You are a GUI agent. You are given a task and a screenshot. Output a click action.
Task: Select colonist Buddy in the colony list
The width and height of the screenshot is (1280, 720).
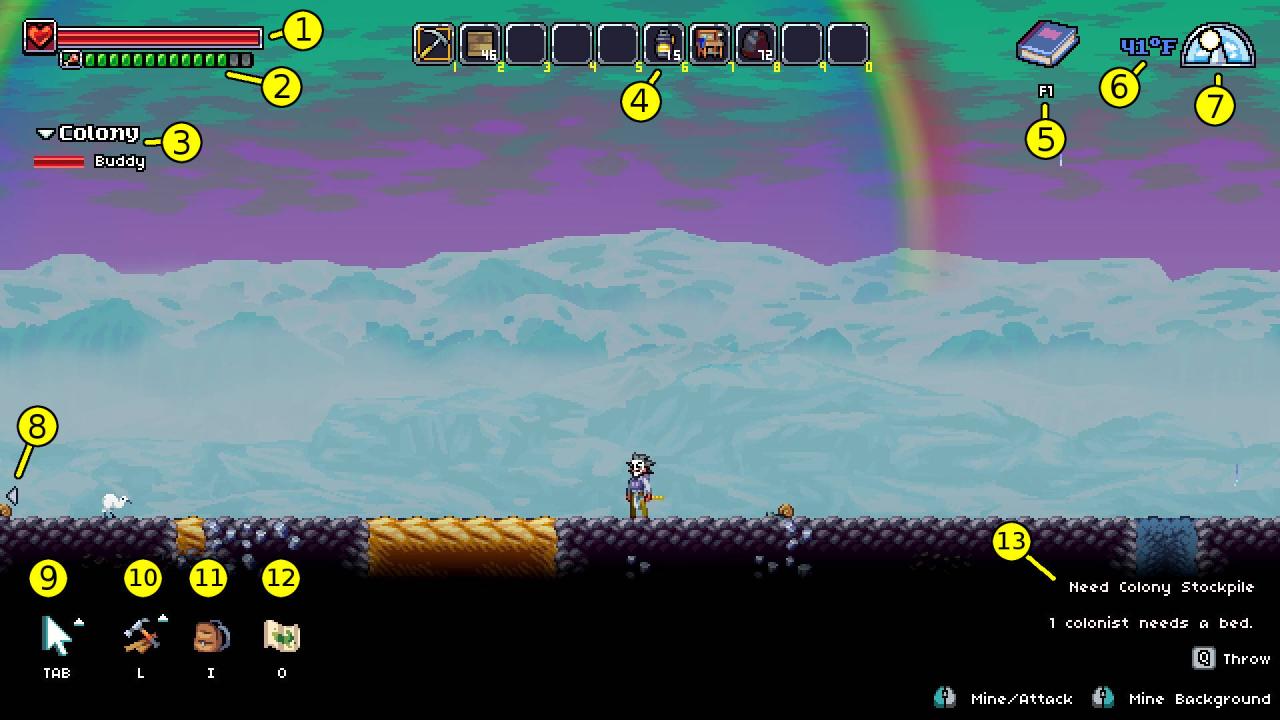pyautogui.click(x=119, y=161)
